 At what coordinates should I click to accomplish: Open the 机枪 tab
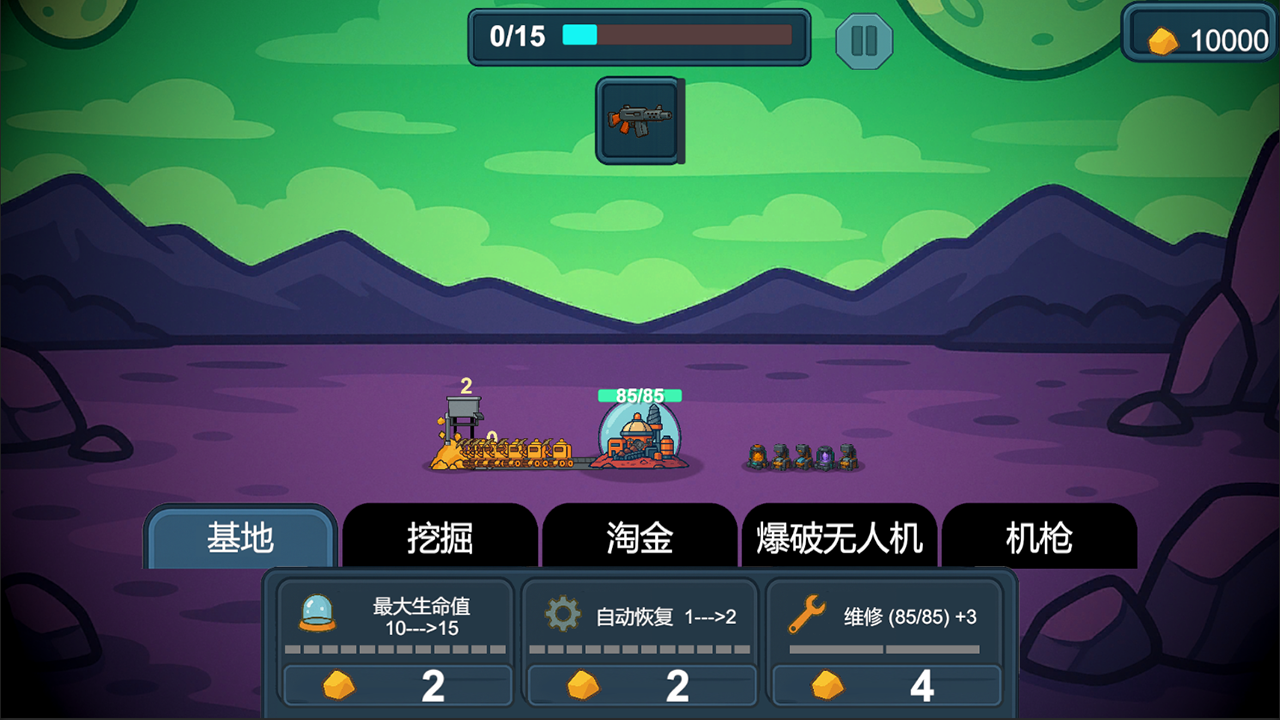[x=1040, y=537]
